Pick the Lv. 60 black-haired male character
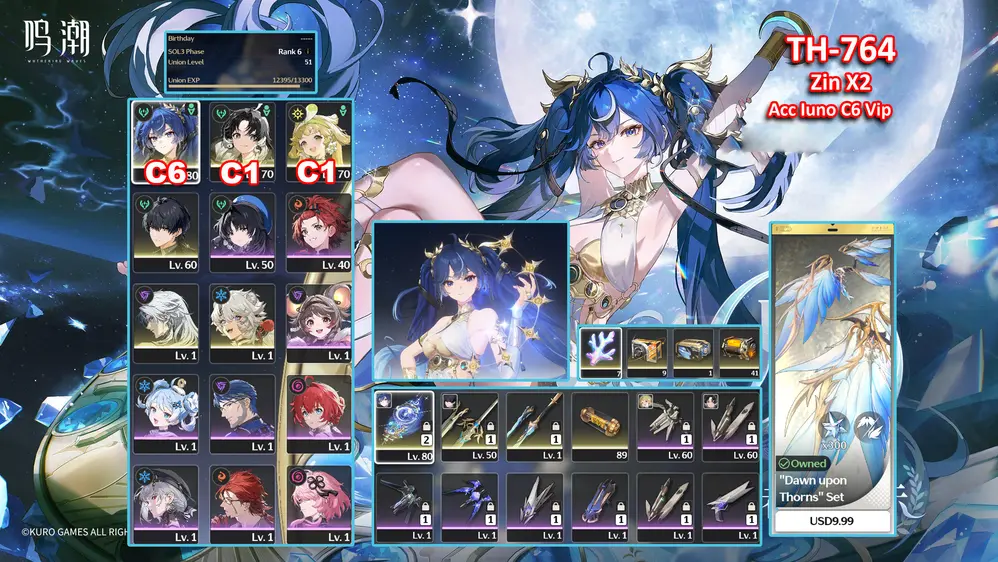 (165, 230)
